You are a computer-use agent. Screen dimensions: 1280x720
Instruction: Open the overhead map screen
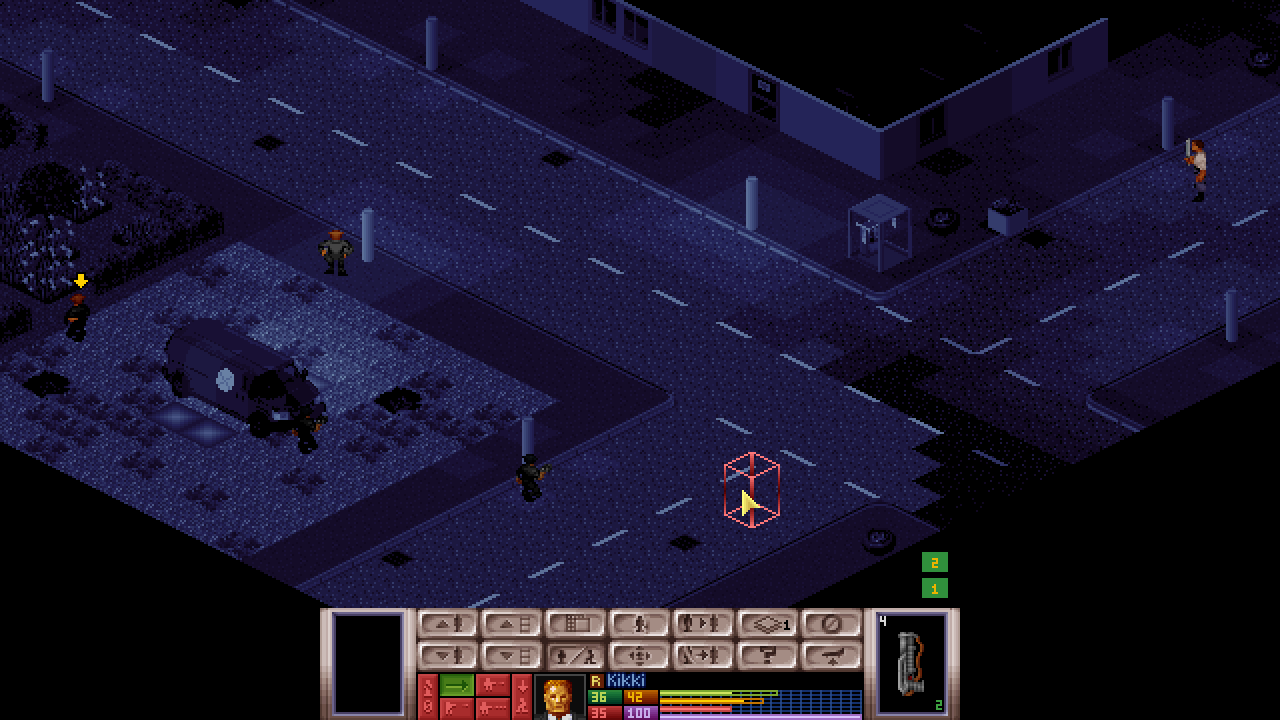pyautogui.click(x=576, y=624)
